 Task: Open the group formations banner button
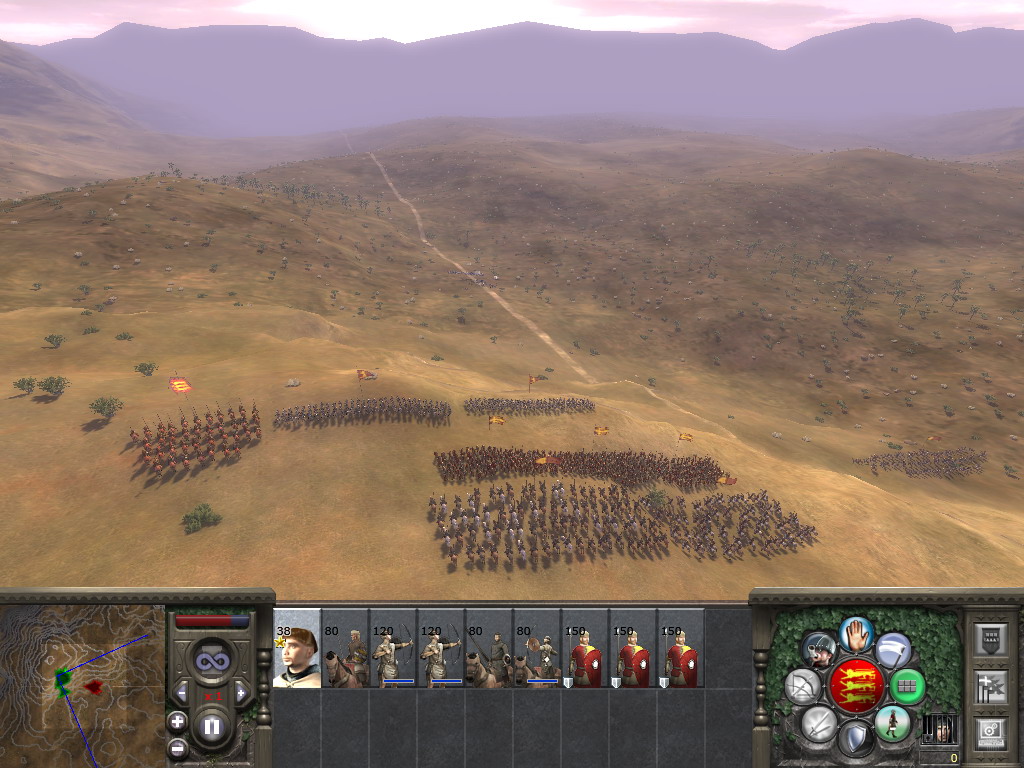point(991,687)
